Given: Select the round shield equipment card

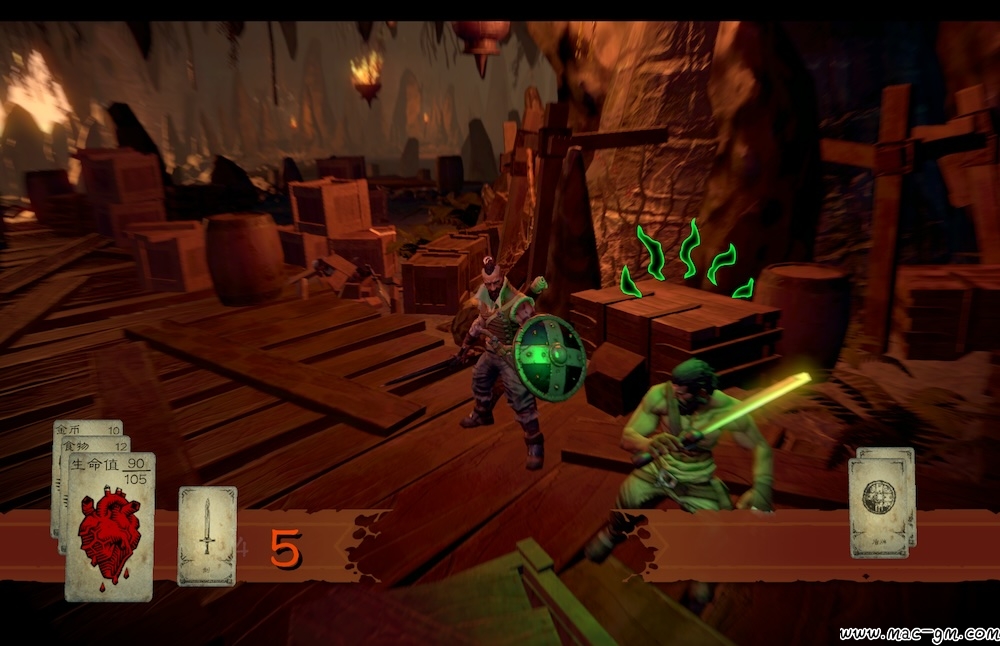Looking at the screenshot, I should pos(878,505).
